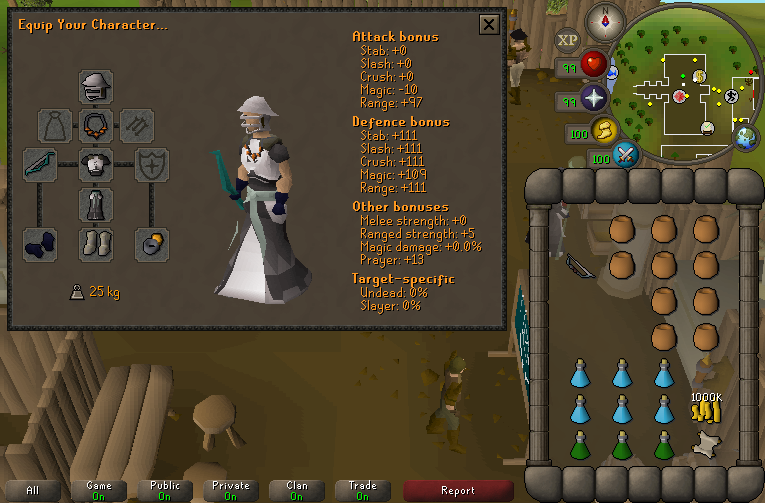Click the ring equipment slot

[x=152, y=243]
